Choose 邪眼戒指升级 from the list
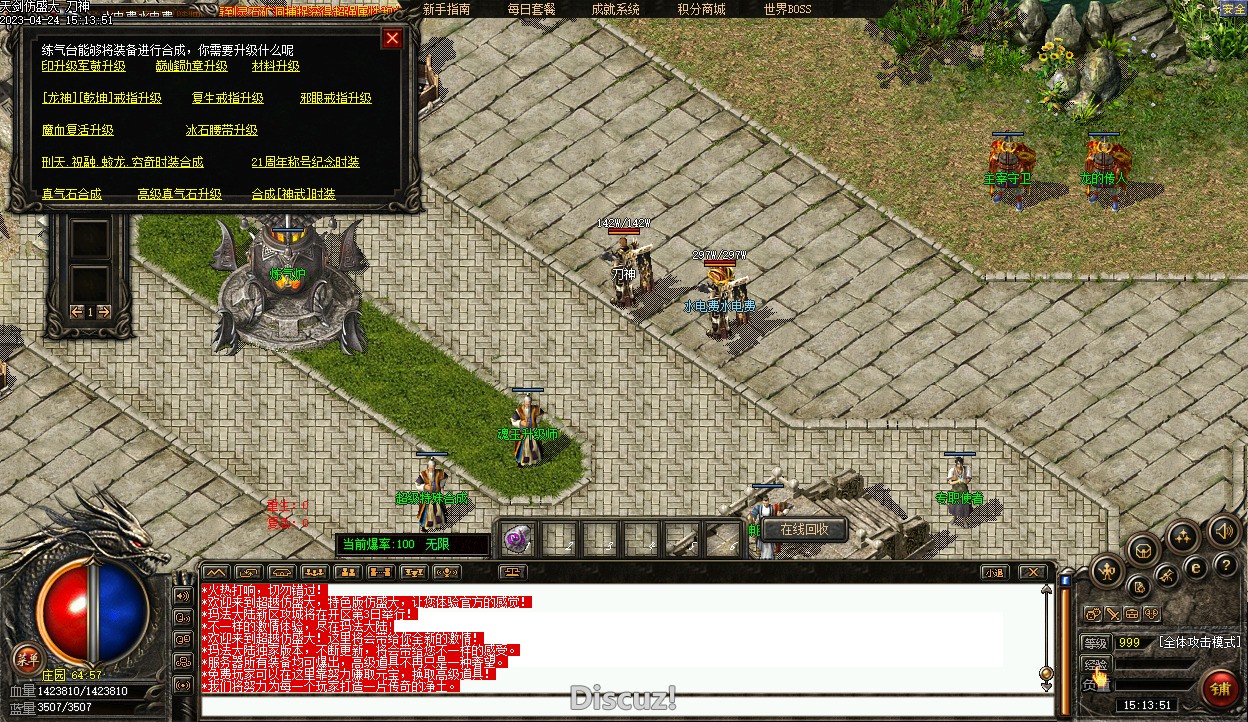Viewport: 1248px width, 722px height. pyautogui.click(x=335, y=98)
